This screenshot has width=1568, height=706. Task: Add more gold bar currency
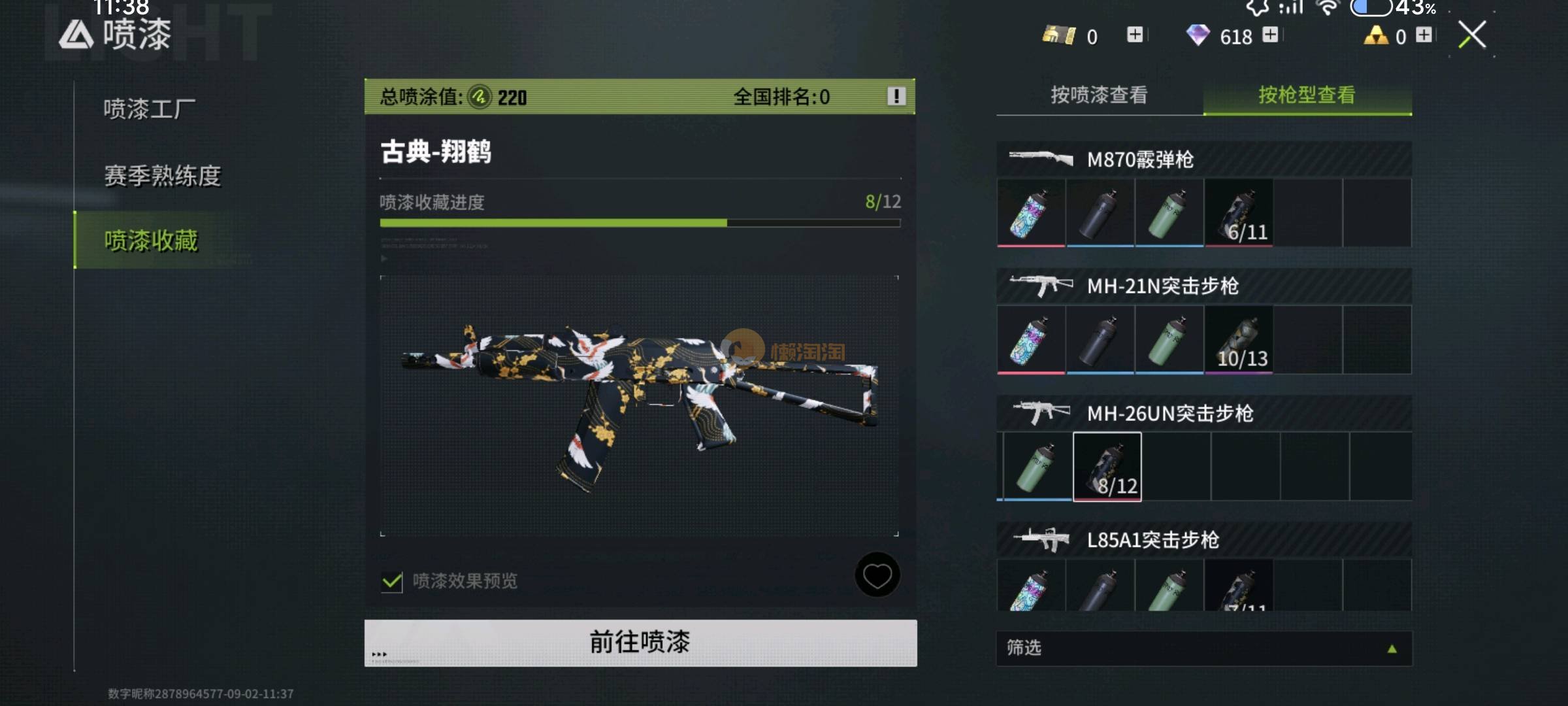1135,35
